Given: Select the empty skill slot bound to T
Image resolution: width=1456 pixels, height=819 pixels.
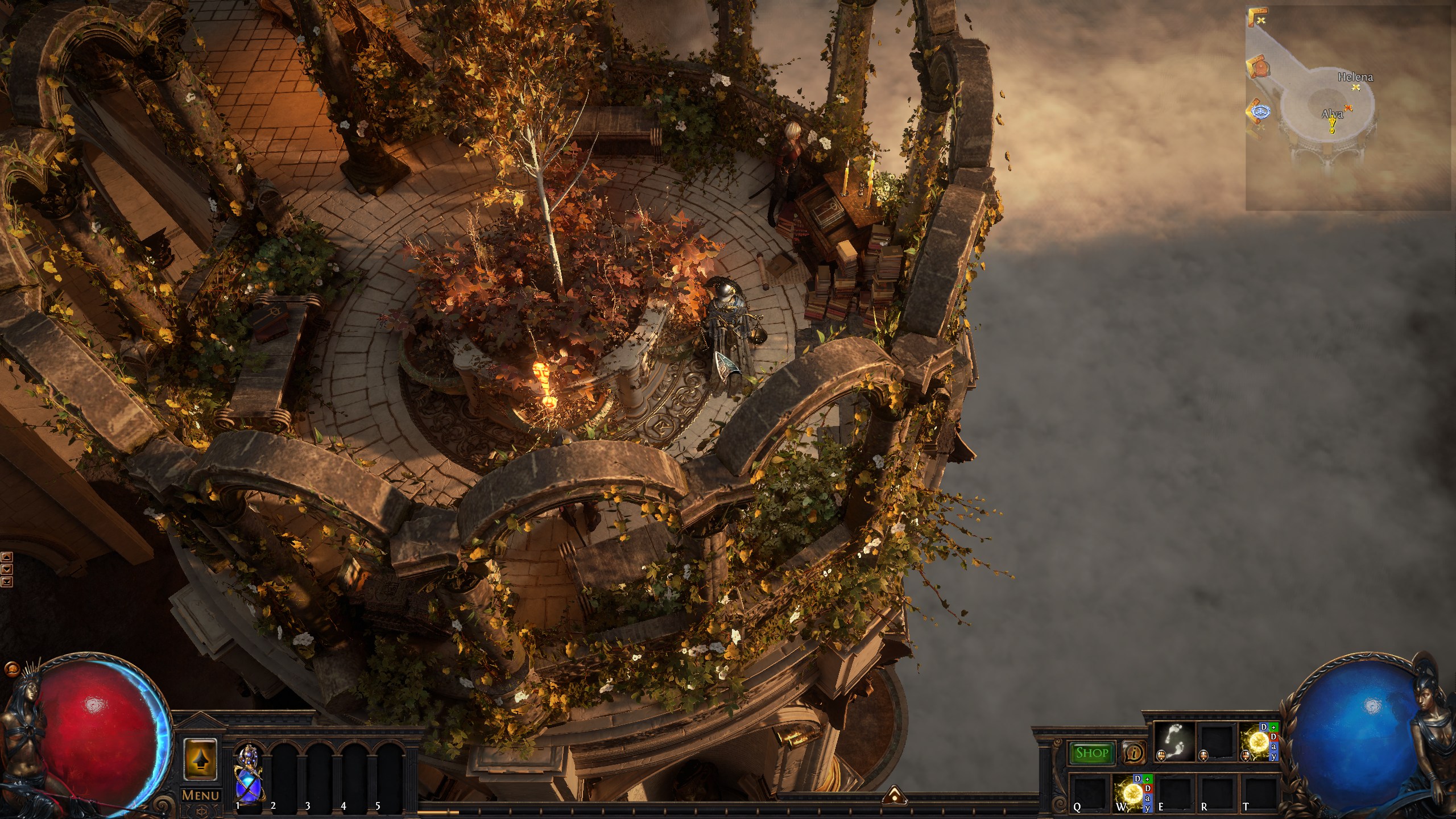Looking at the screenshot, I should [x=1258, y=792].
